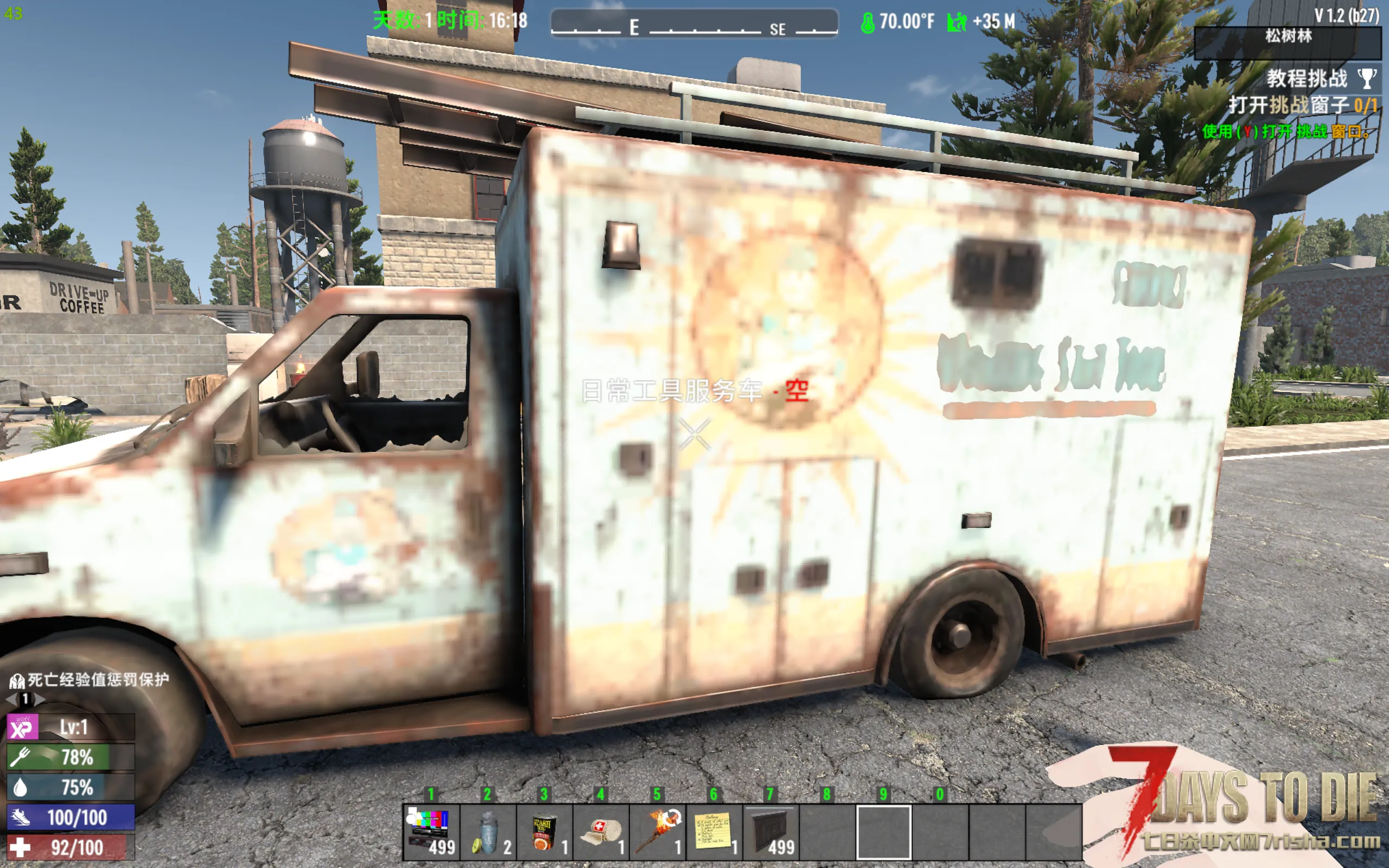Click the compass bar at the top
Viewport: 1389px width, 868px height.
[694, 23]
